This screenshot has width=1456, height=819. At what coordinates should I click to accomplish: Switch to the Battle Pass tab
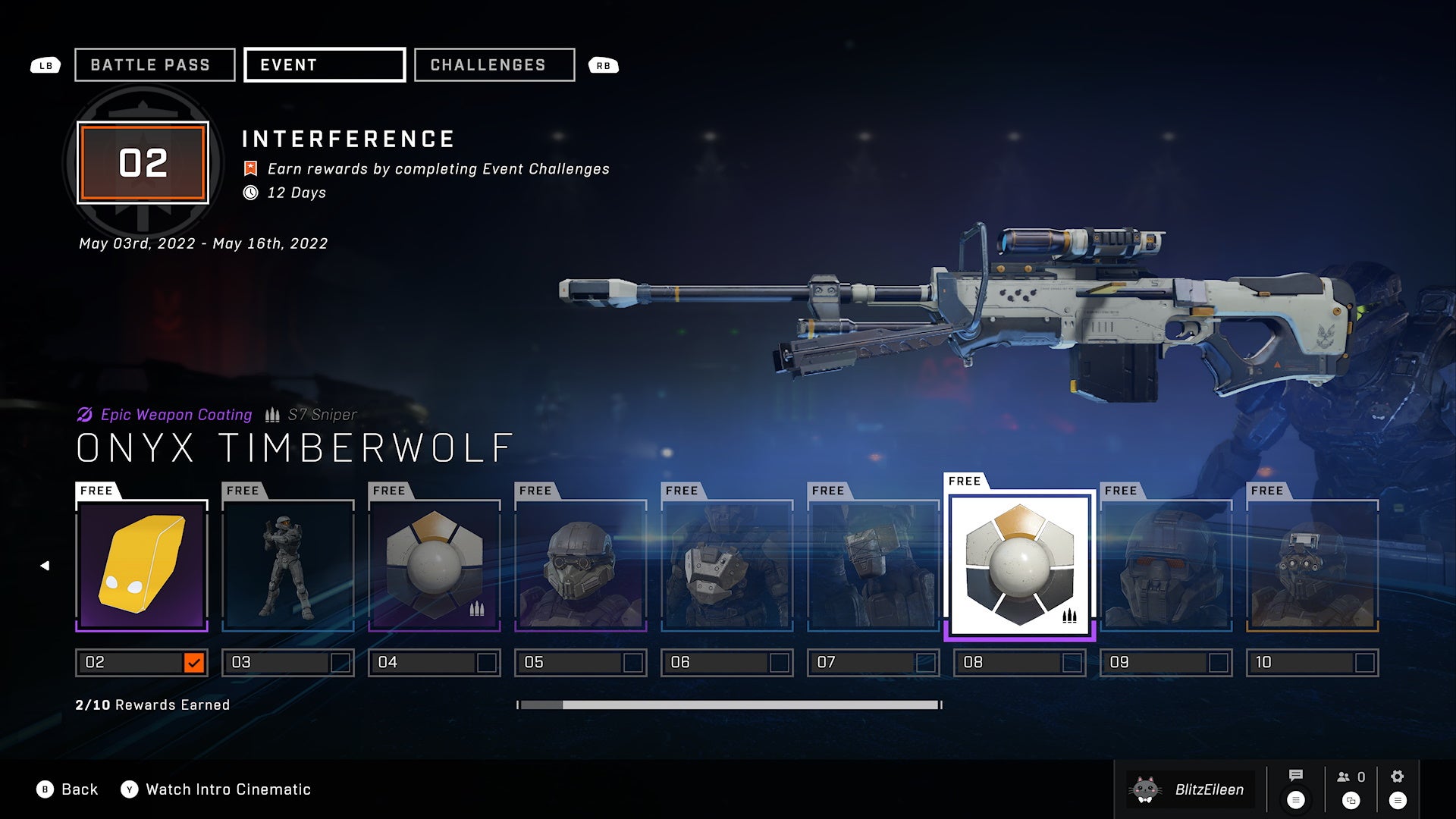point(153,64)
